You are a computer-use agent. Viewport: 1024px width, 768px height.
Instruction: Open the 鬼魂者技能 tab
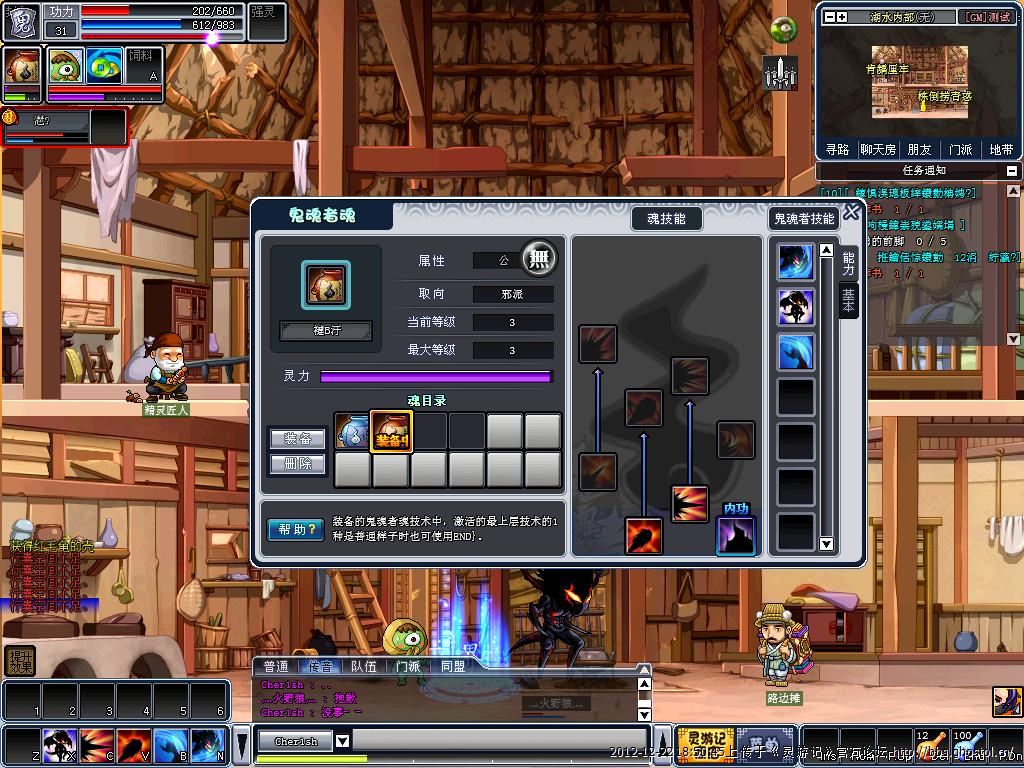click(x=803, y=218)
